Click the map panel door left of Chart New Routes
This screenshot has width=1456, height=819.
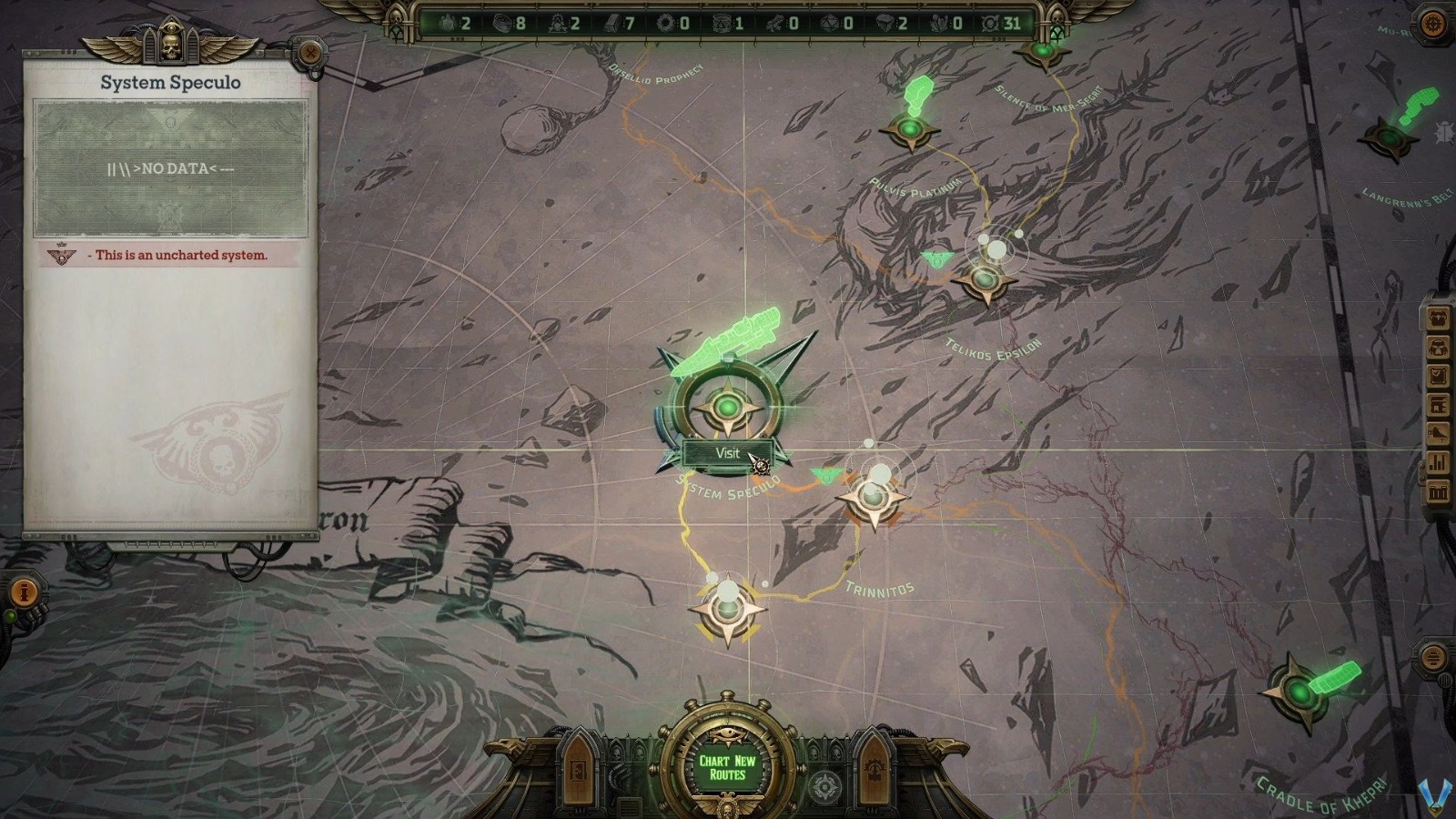click(580, 769)
